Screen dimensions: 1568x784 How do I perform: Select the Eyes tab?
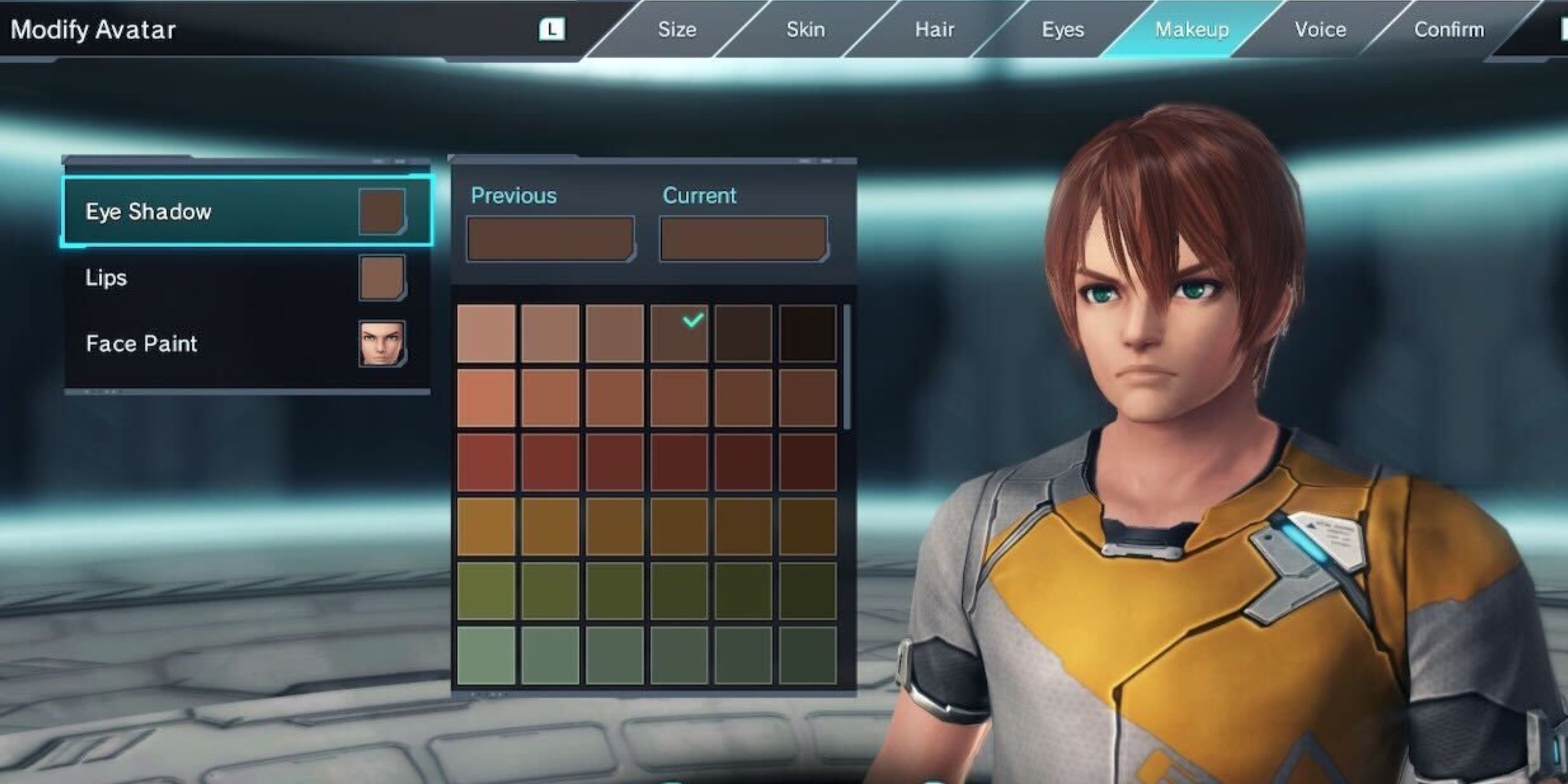pos(1063,30)
